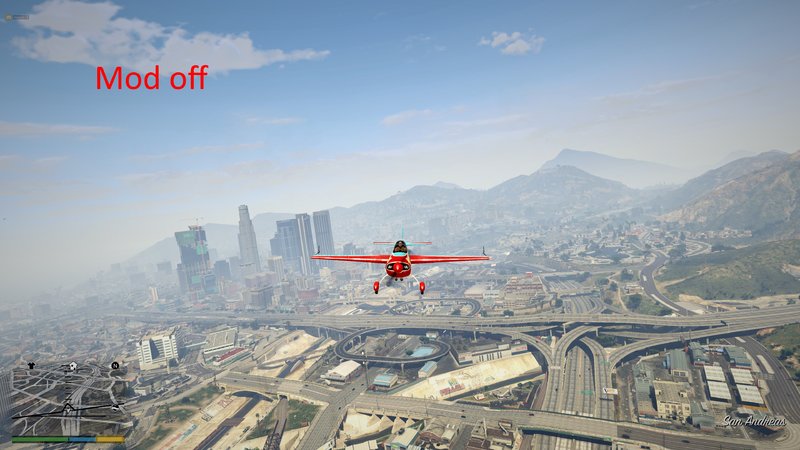Click the north compass marker on minimap

115,366
